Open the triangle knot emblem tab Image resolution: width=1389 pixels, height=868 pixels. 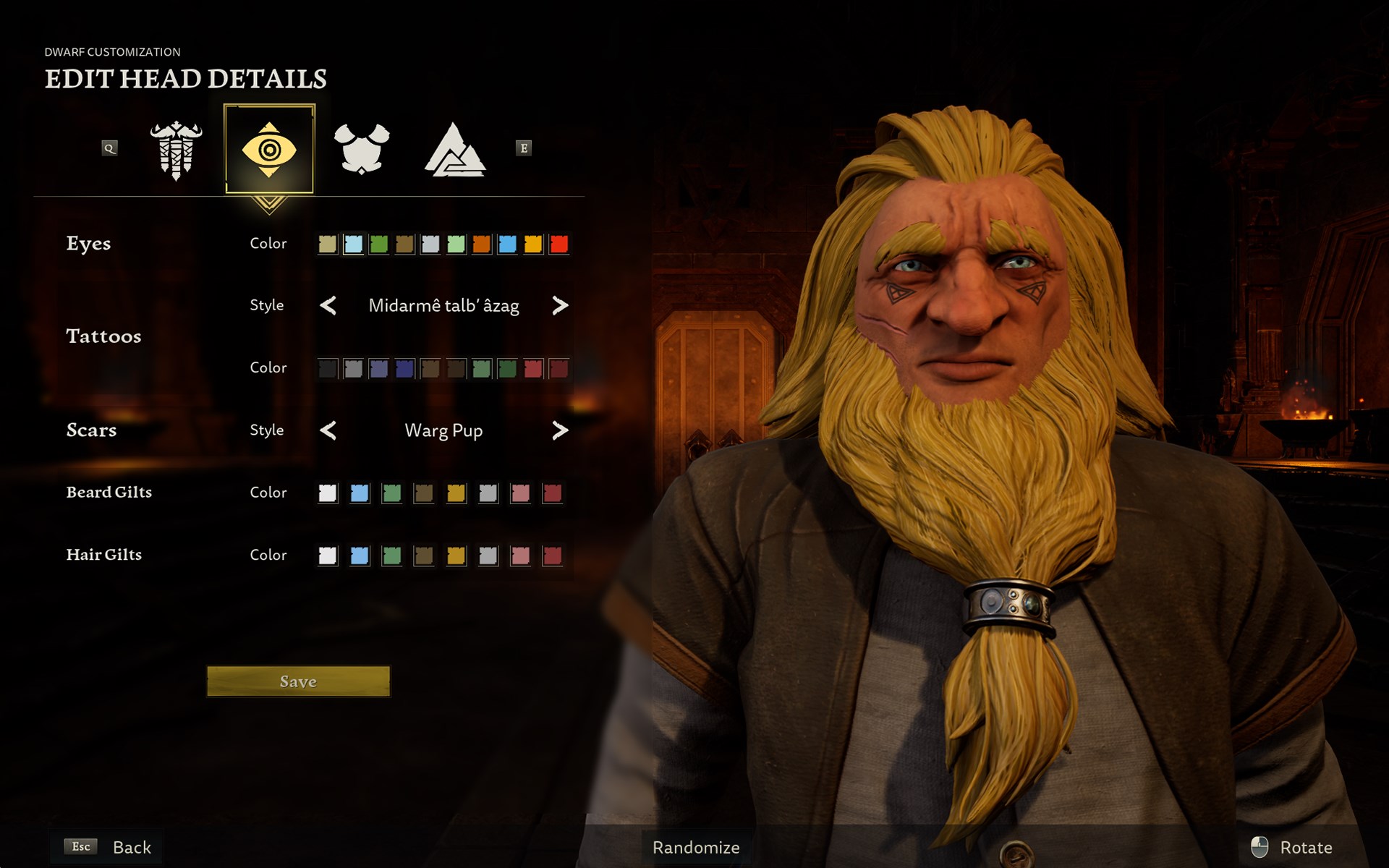(x=454, y=149)
